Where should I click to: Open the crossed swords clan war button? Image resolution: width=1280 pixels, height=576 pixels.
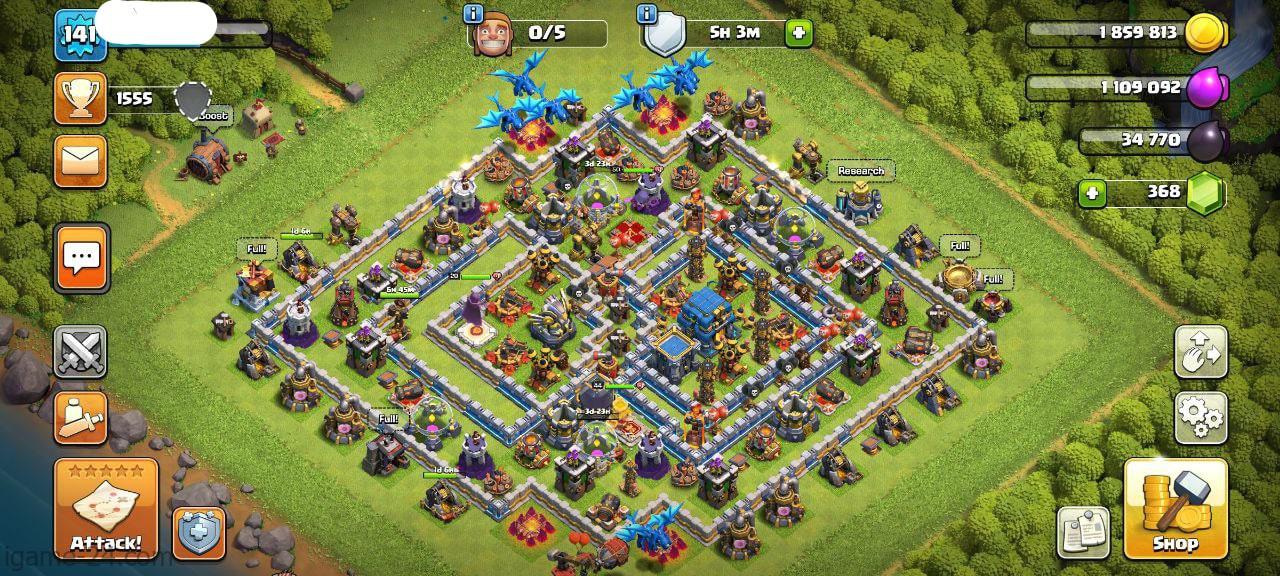tap(80, 352)
